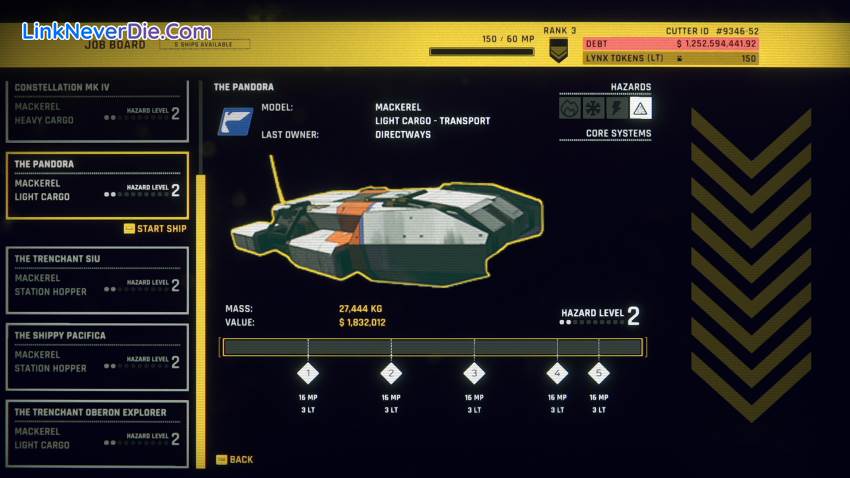Open the LinkNeverDie.Com watermark link
Screen dimensions: 850x478
[117, 32]
